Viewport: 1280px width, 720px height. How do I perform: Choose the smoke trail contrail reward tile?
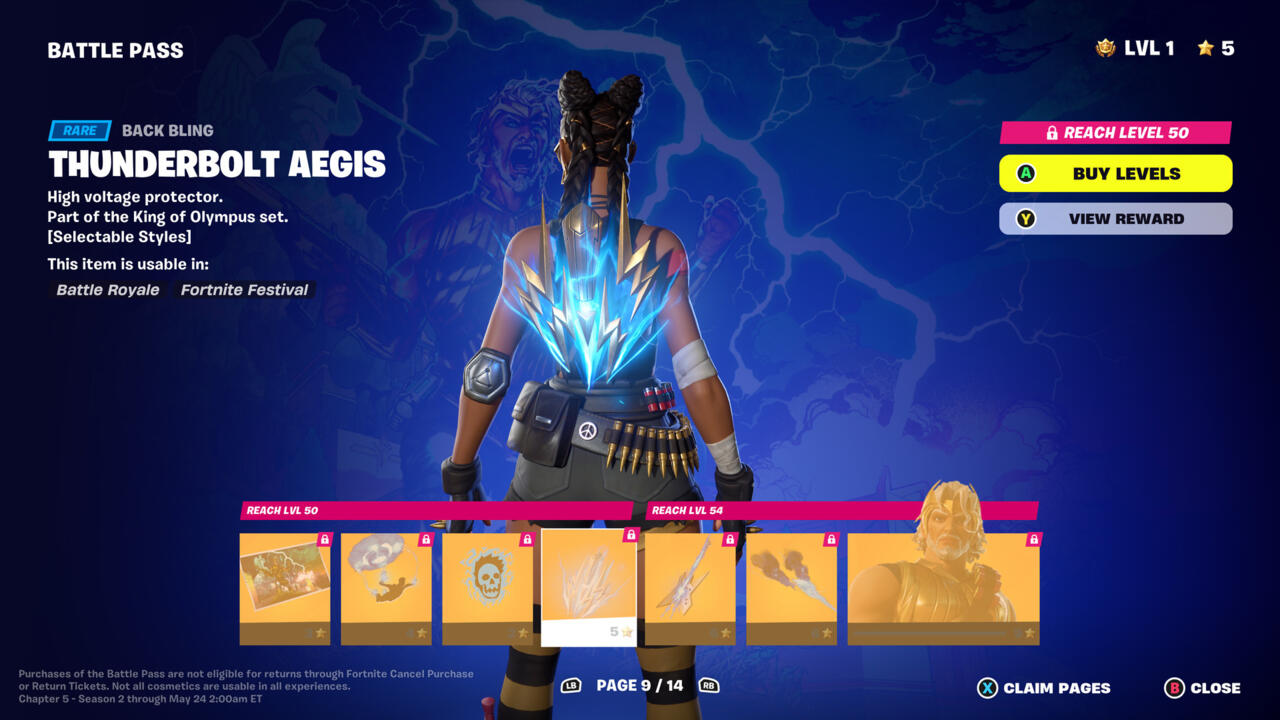coord(791,588)
